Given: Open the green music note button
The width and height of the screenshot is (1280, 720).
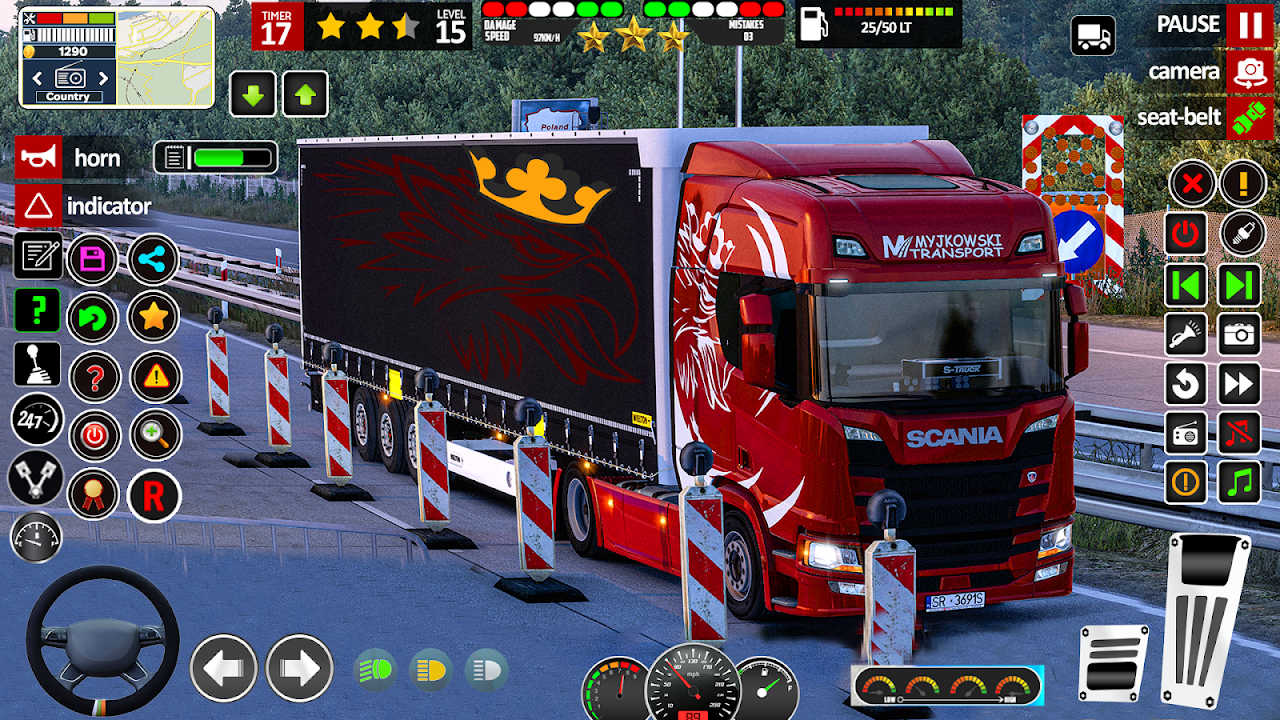Looking at the screenshot, I should pyautogui.click(x=1239, y=482).
